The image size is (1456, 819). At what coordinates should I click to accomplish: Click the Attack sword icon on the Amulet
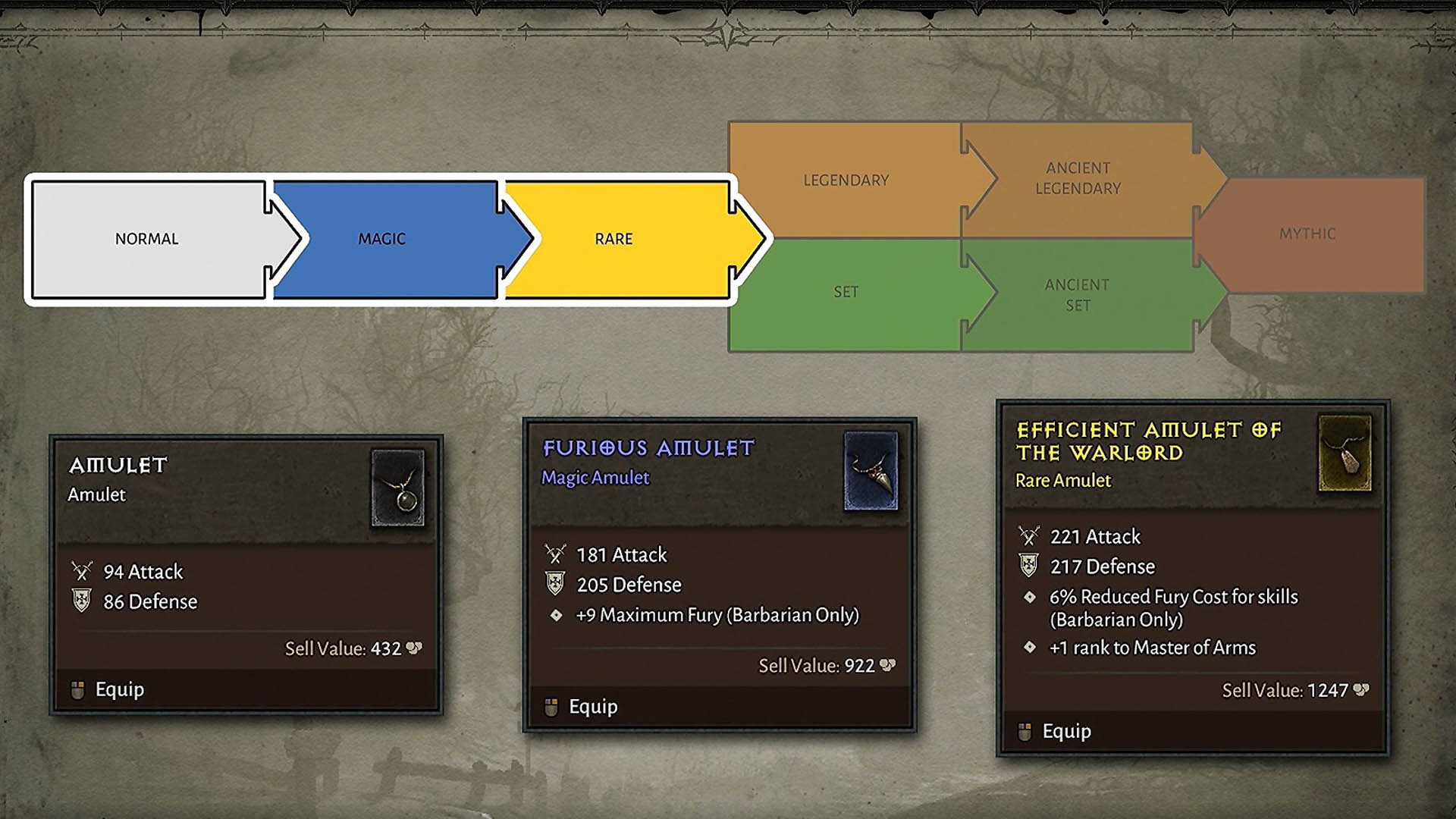click(x=81, y=572)
